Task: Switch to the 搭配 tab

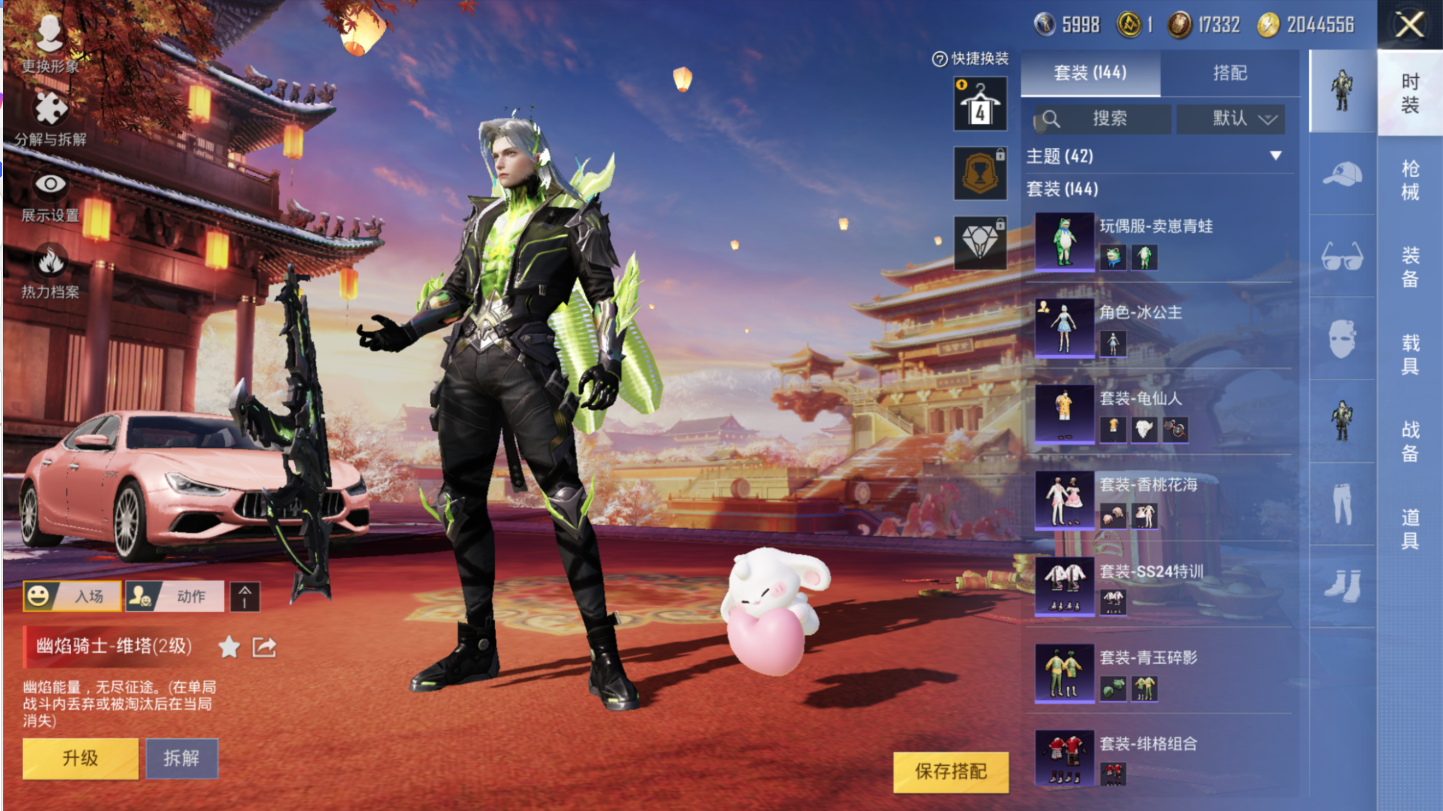Action: [1230, 73]
